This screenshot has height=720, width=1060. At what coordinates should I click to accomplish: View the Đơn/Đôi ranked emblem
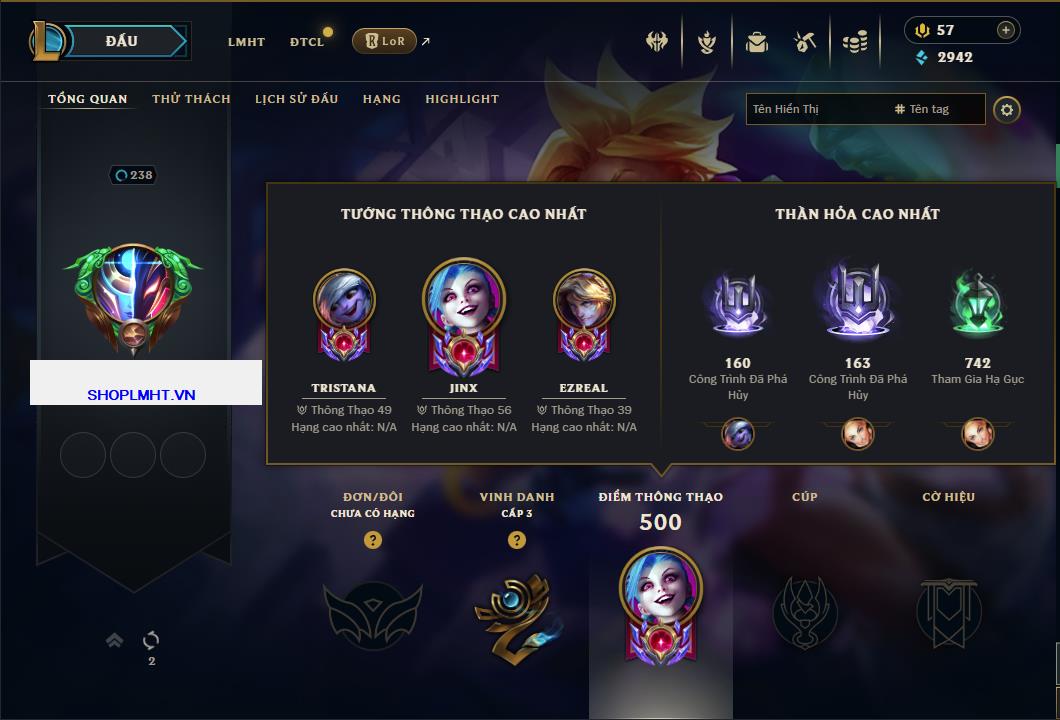(372, 610)
